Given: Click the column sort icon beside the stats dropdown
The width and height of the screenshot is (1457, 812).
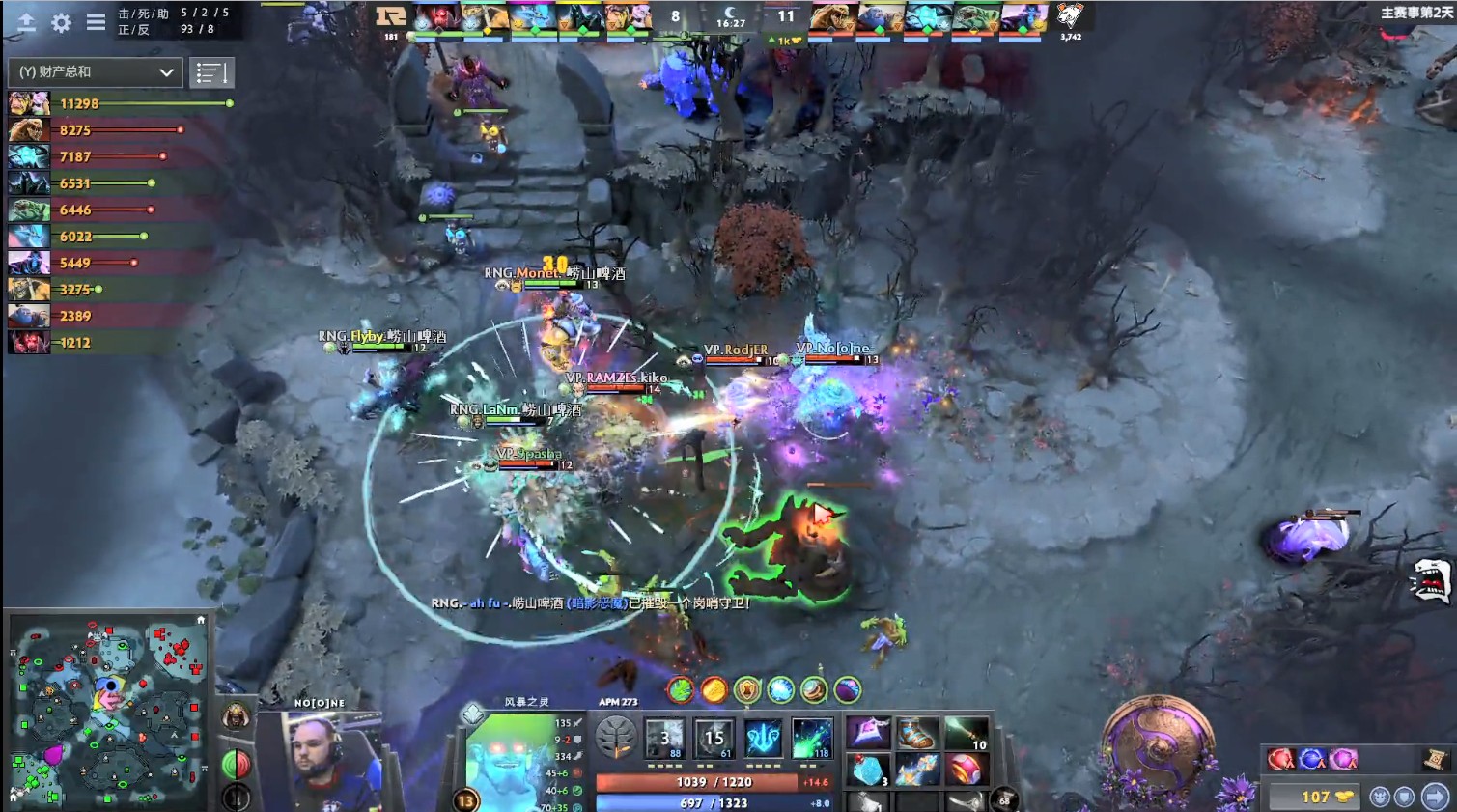Looking at the screenshot, I should (x=211, y=71).
